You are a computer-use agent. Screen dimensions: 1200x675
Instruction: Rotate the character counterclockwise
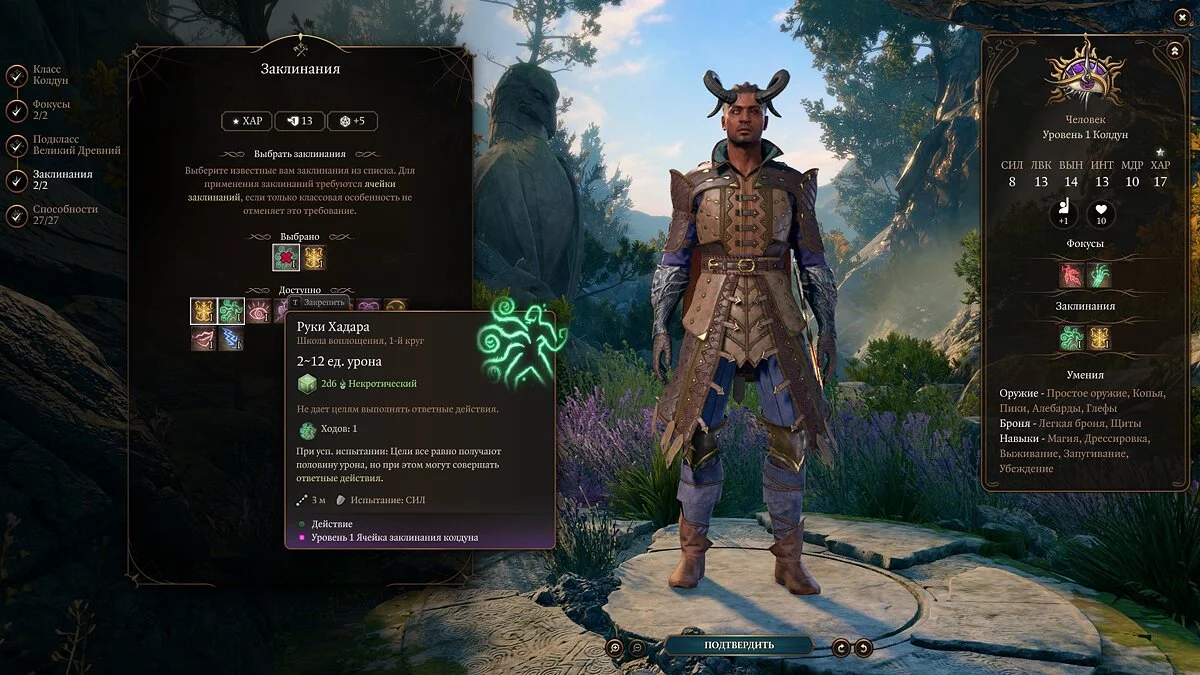pyautogui.click(x=864, y=647)
